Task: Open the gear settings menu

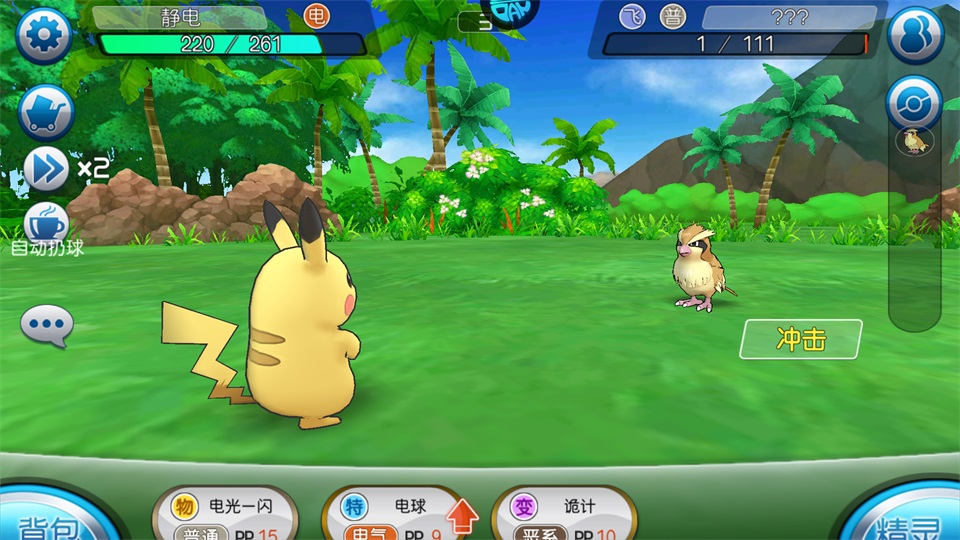Action: click(x=43, y=36)
